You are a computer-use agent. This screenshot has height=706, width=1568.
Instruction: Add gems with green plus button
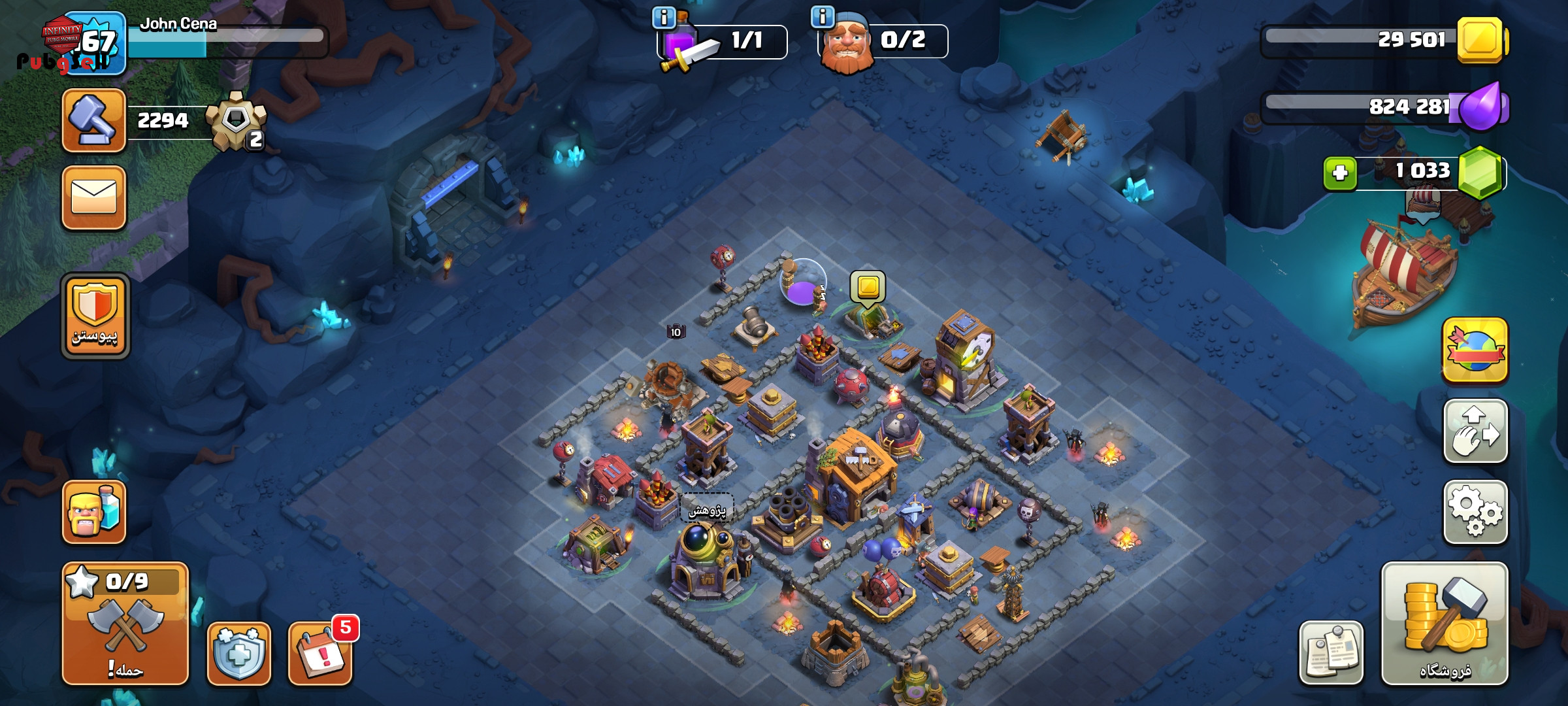coord(1340,173)
